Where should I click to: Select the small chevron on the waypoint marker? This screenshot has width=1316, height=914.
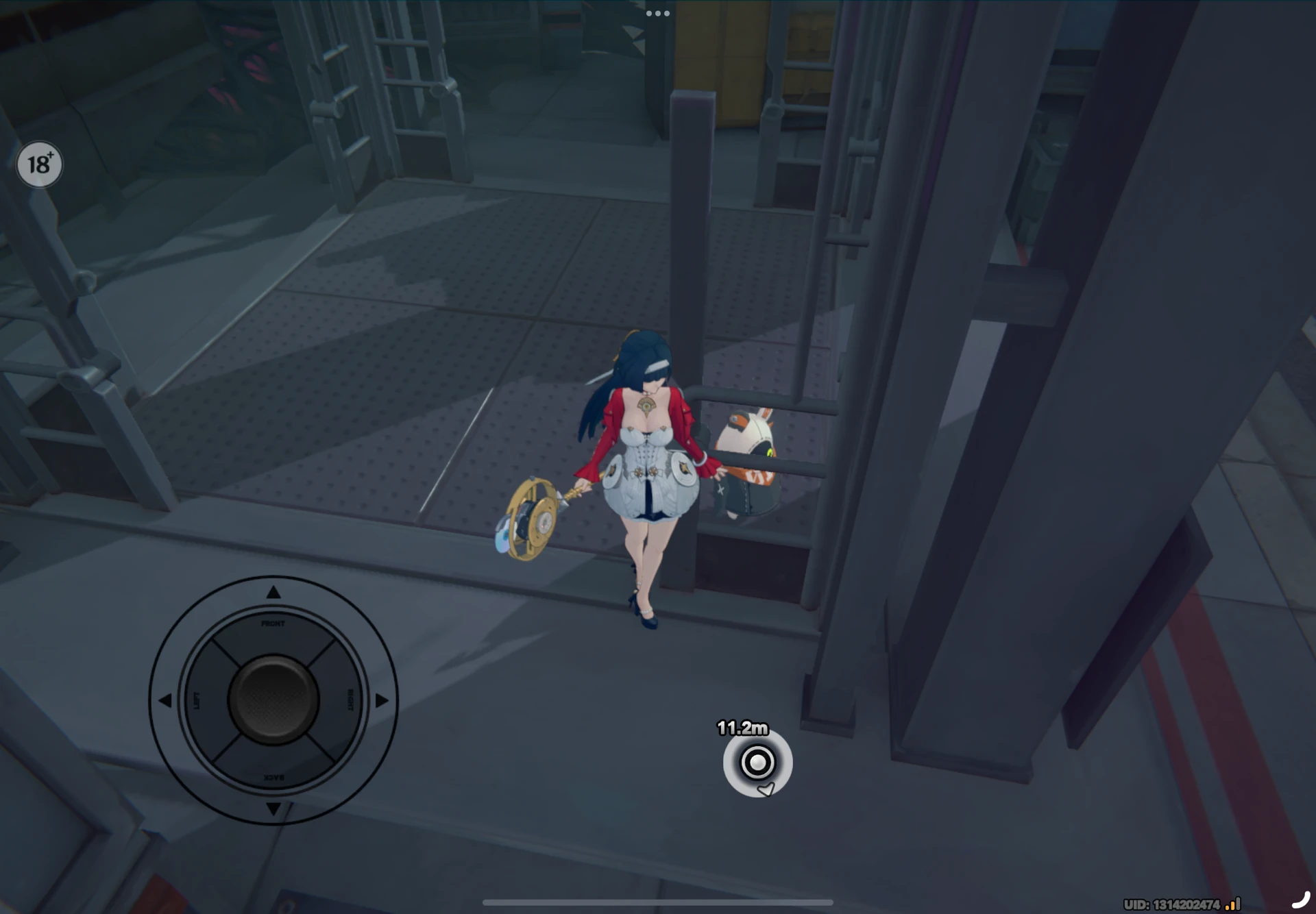tap(767, 788)
